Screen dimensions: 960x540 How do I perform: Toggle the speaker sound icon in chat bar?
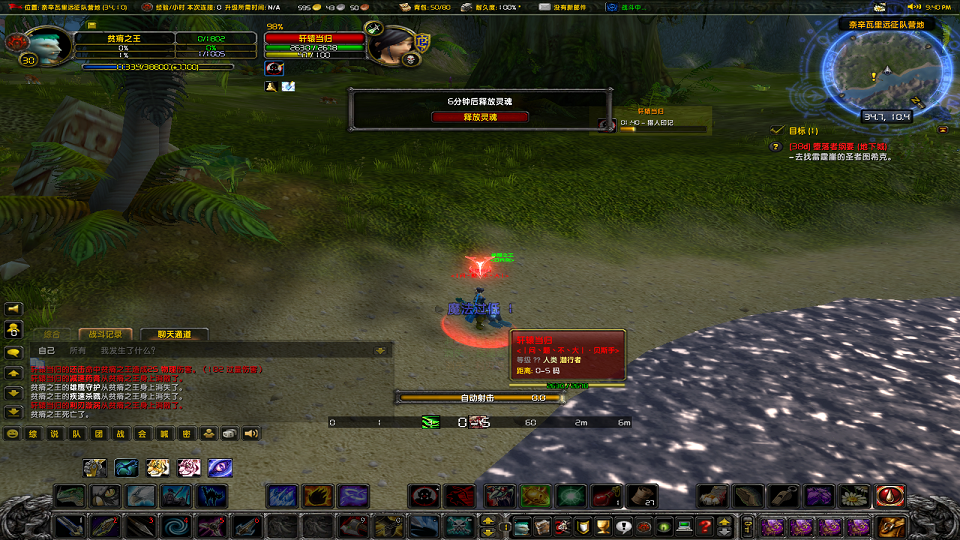click(x=251, y=434)
